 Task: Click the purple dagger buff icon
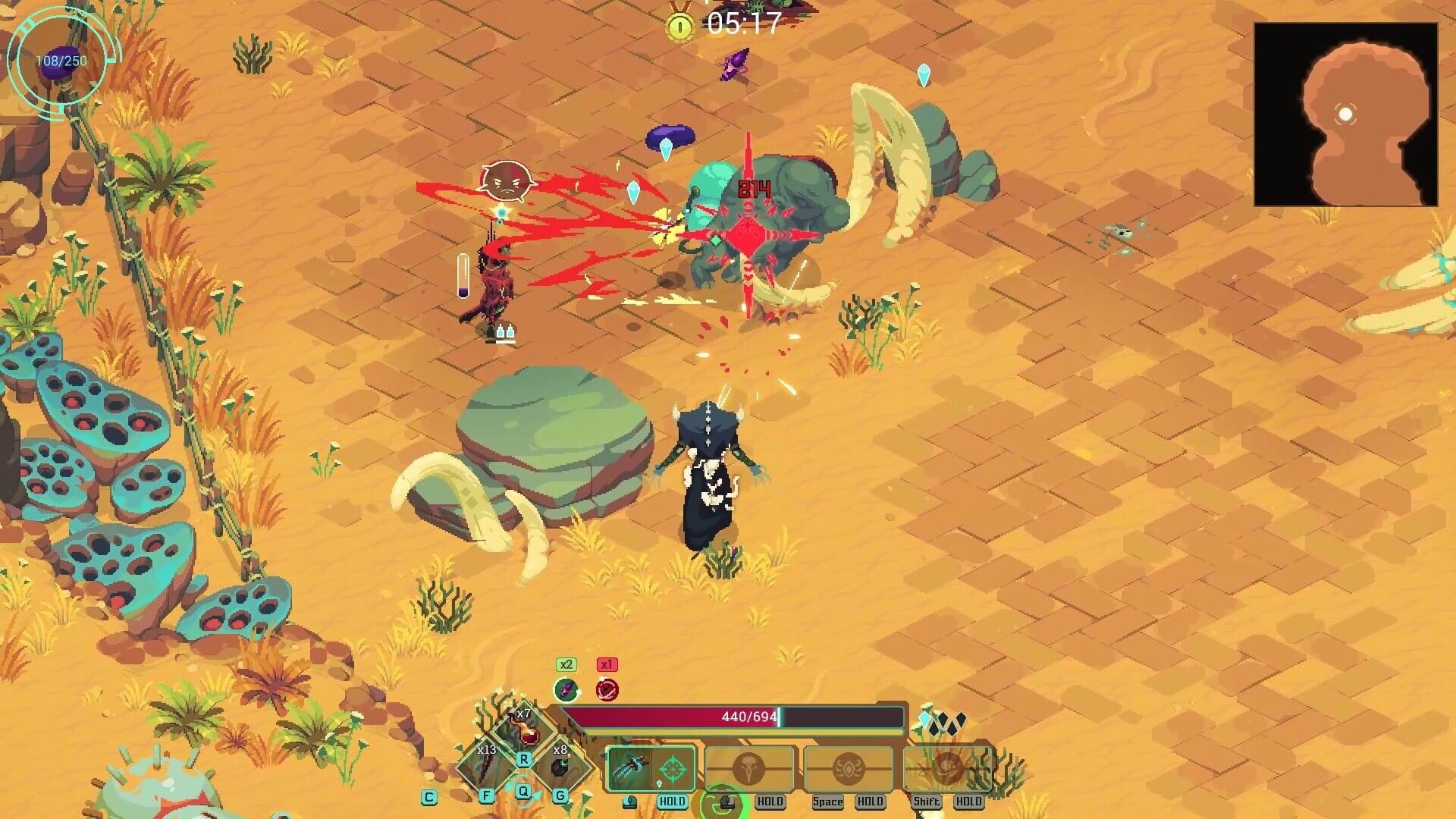pos(567,689)
